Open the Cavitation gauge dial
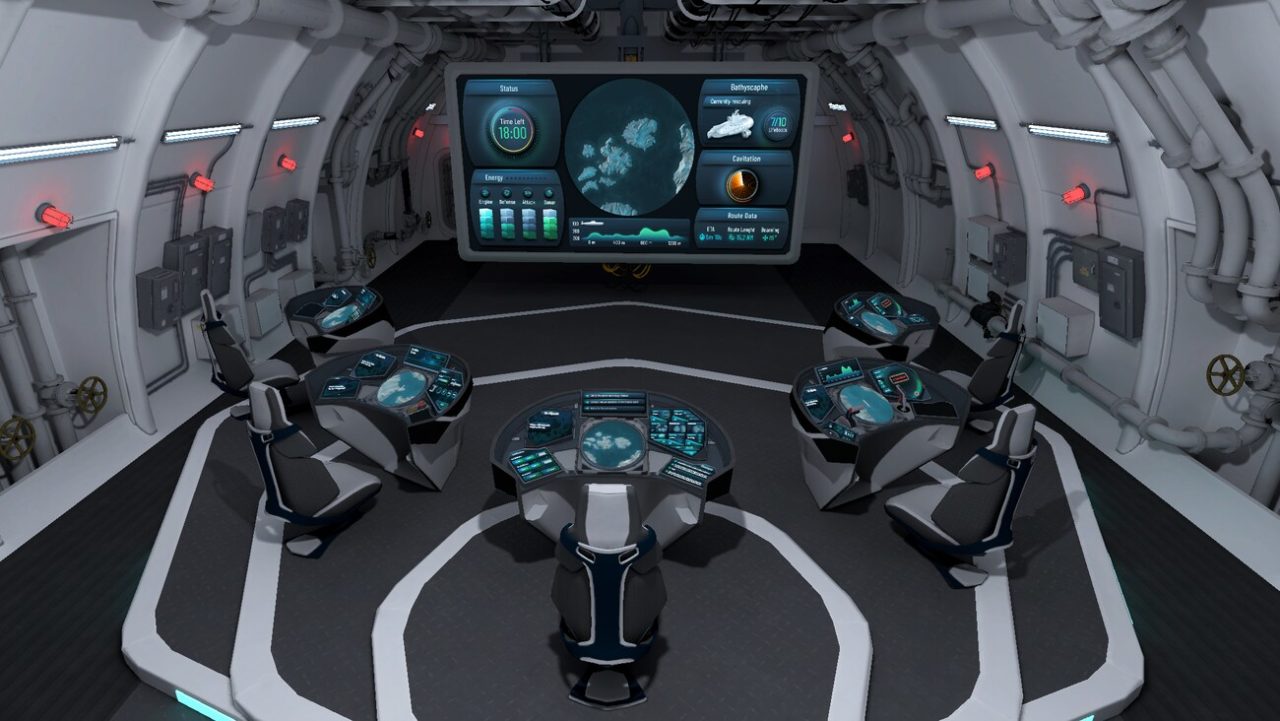Screen dimensions: 1280x721 click(741, 183)
